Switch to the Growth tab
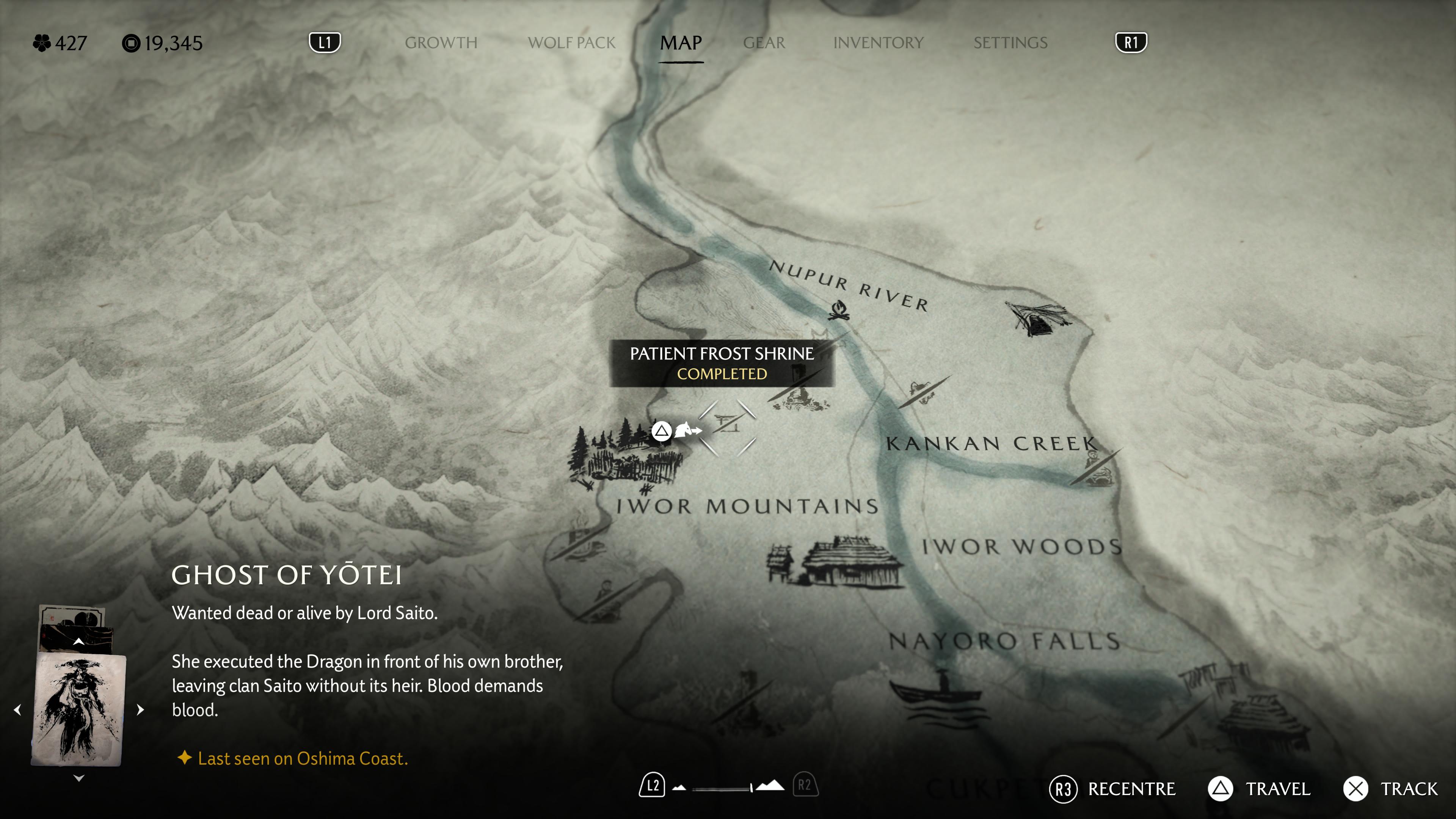 click(x=441, y=43)
